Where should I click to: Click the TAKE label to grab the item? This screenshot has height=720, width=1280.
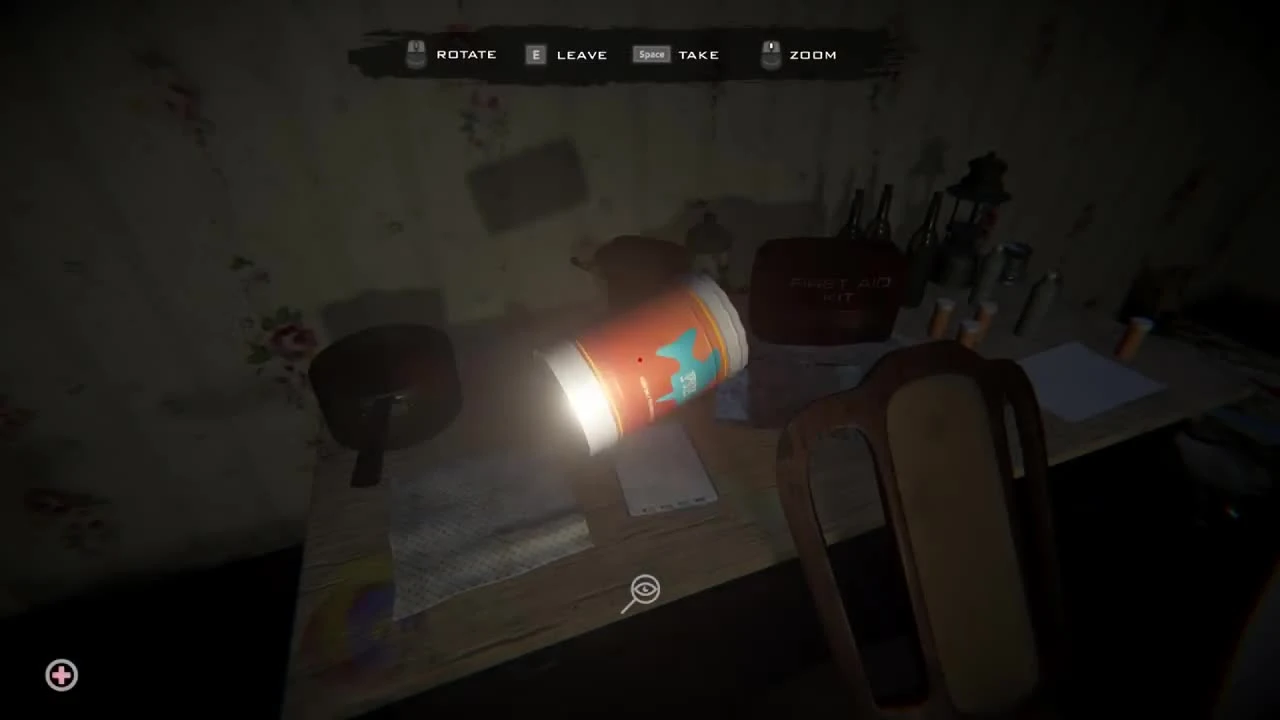698,55
